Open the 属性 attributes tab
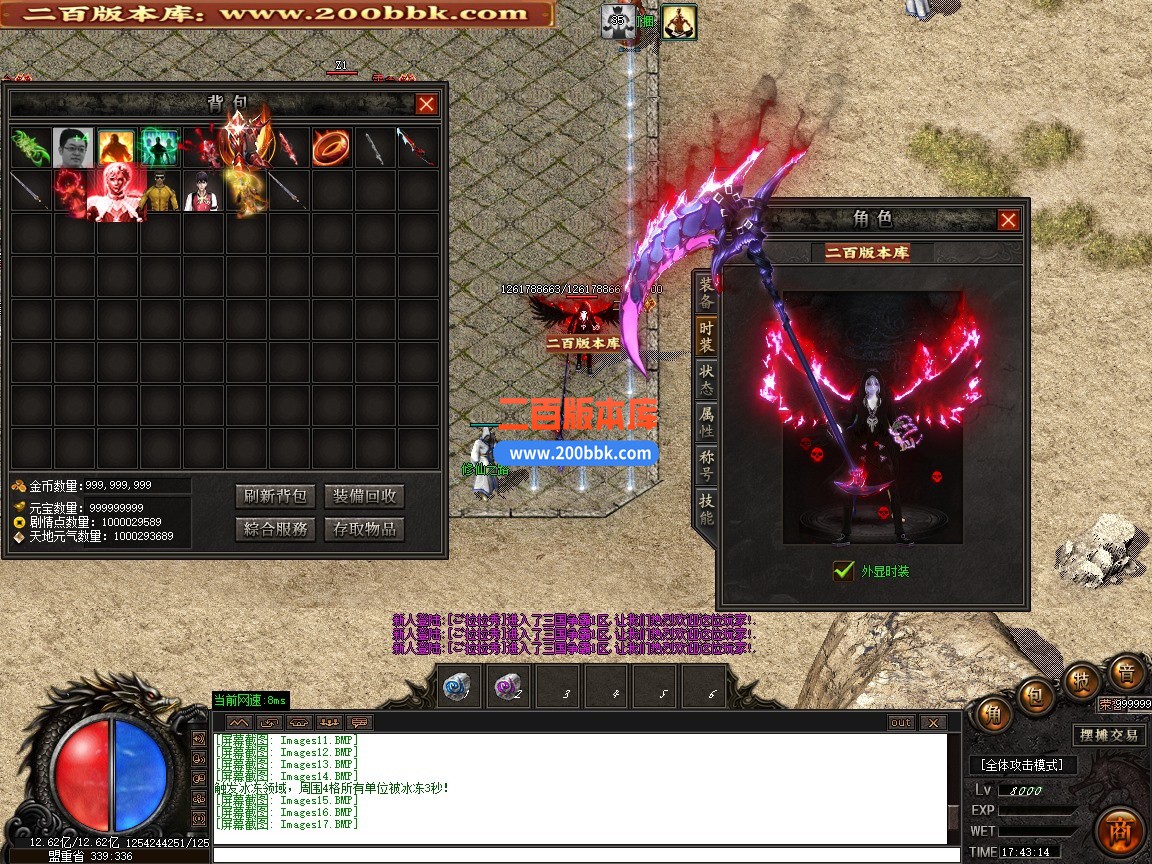Viewport: 1152px width, 864px height. pos(706,422)
